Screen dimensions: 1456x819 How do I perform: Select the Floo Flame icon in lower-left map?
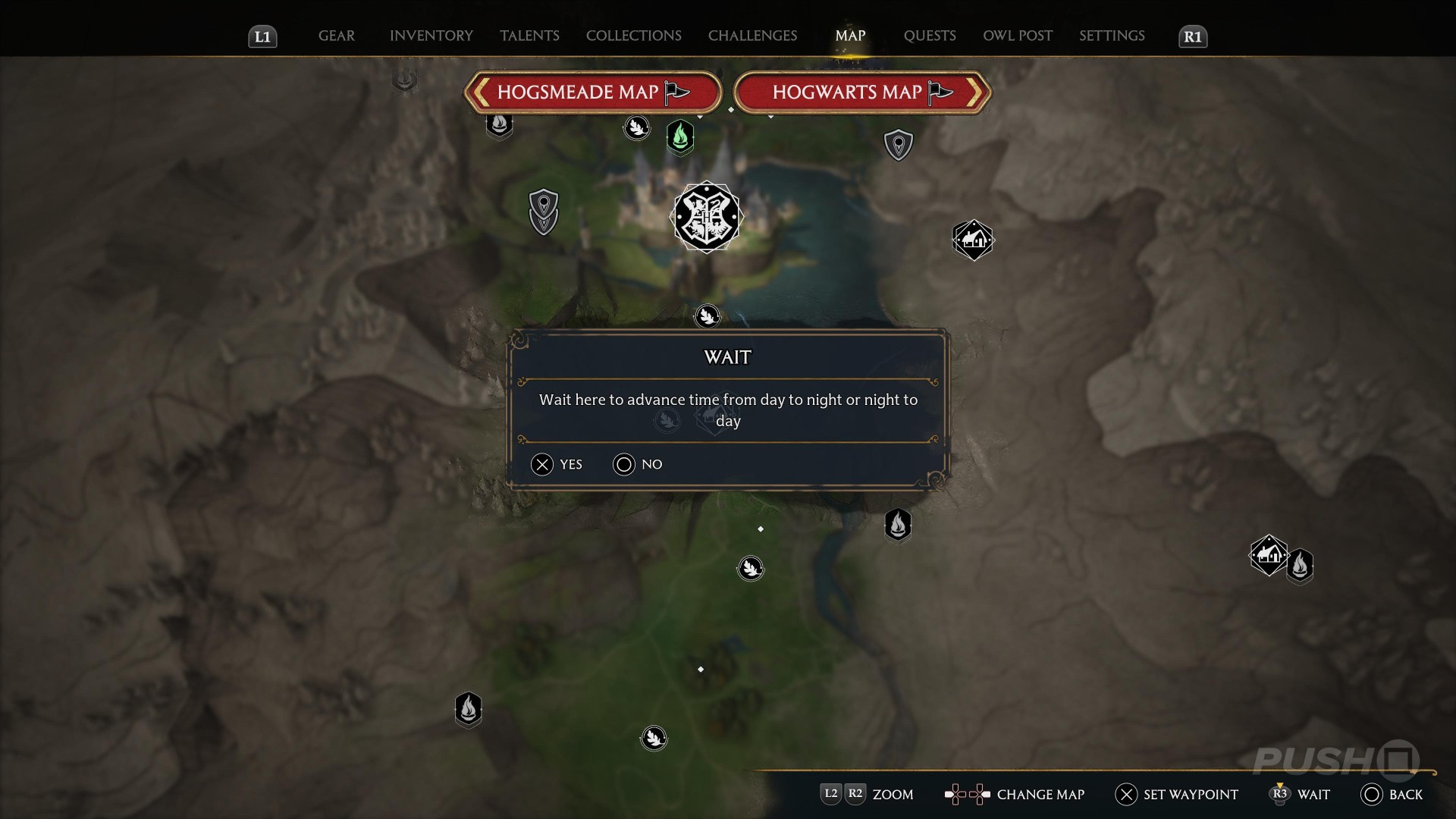[469, 710]
